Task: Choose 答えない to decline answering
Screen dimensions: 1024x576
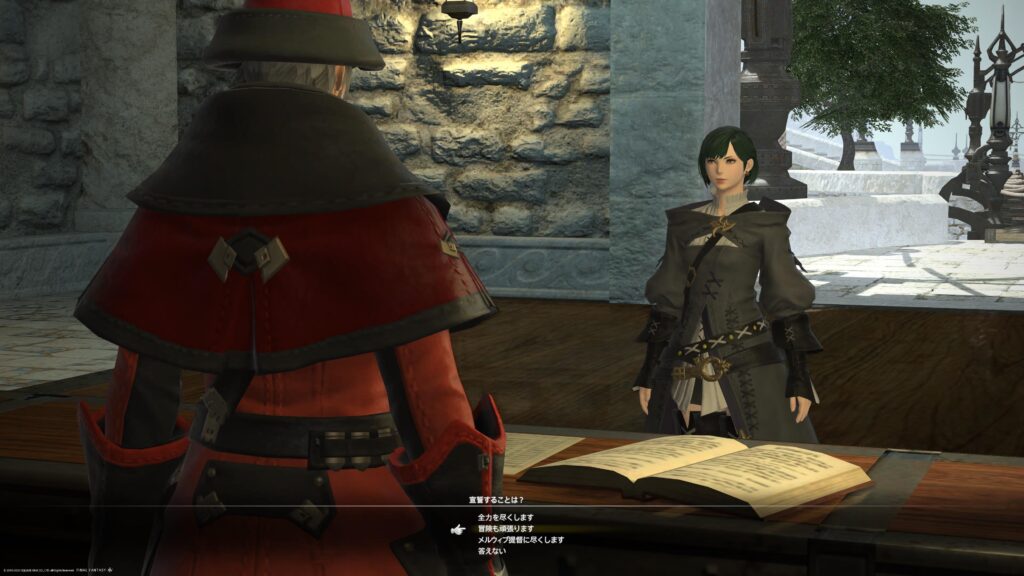Action: pos(493,550)
